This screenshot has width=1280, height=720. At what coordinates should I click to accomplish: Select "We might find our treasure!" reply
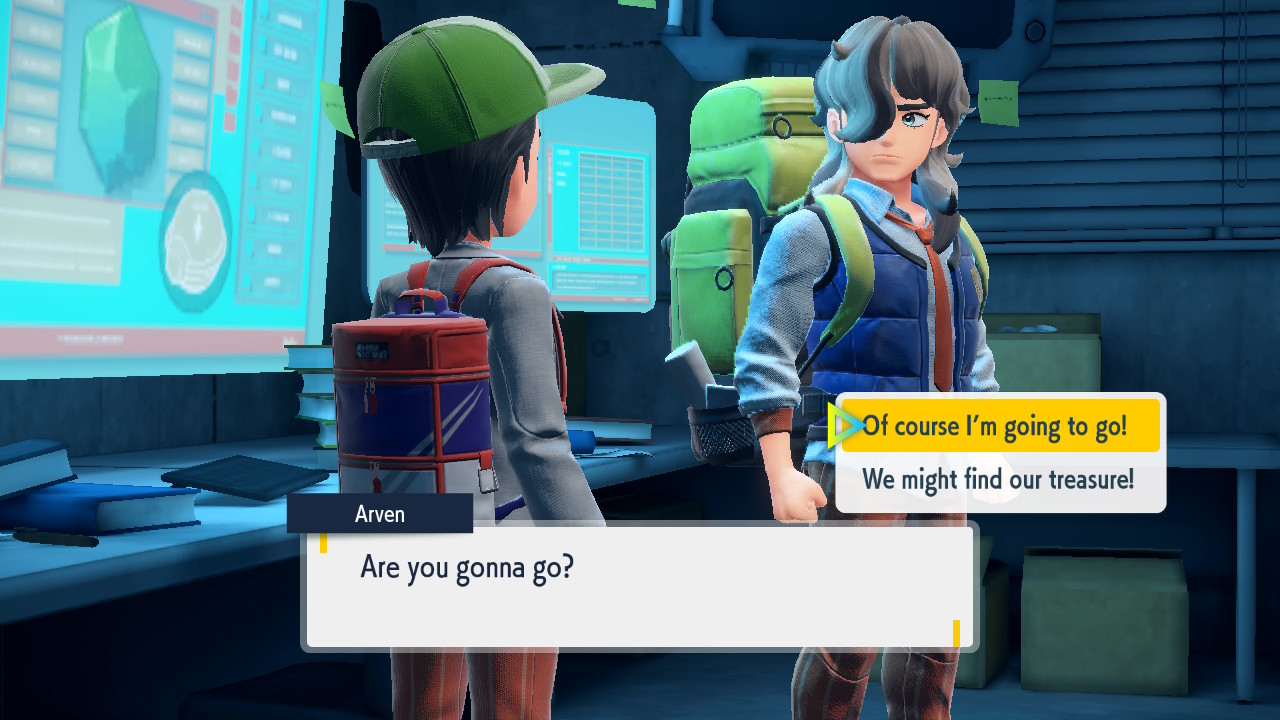tap(999, 480)
